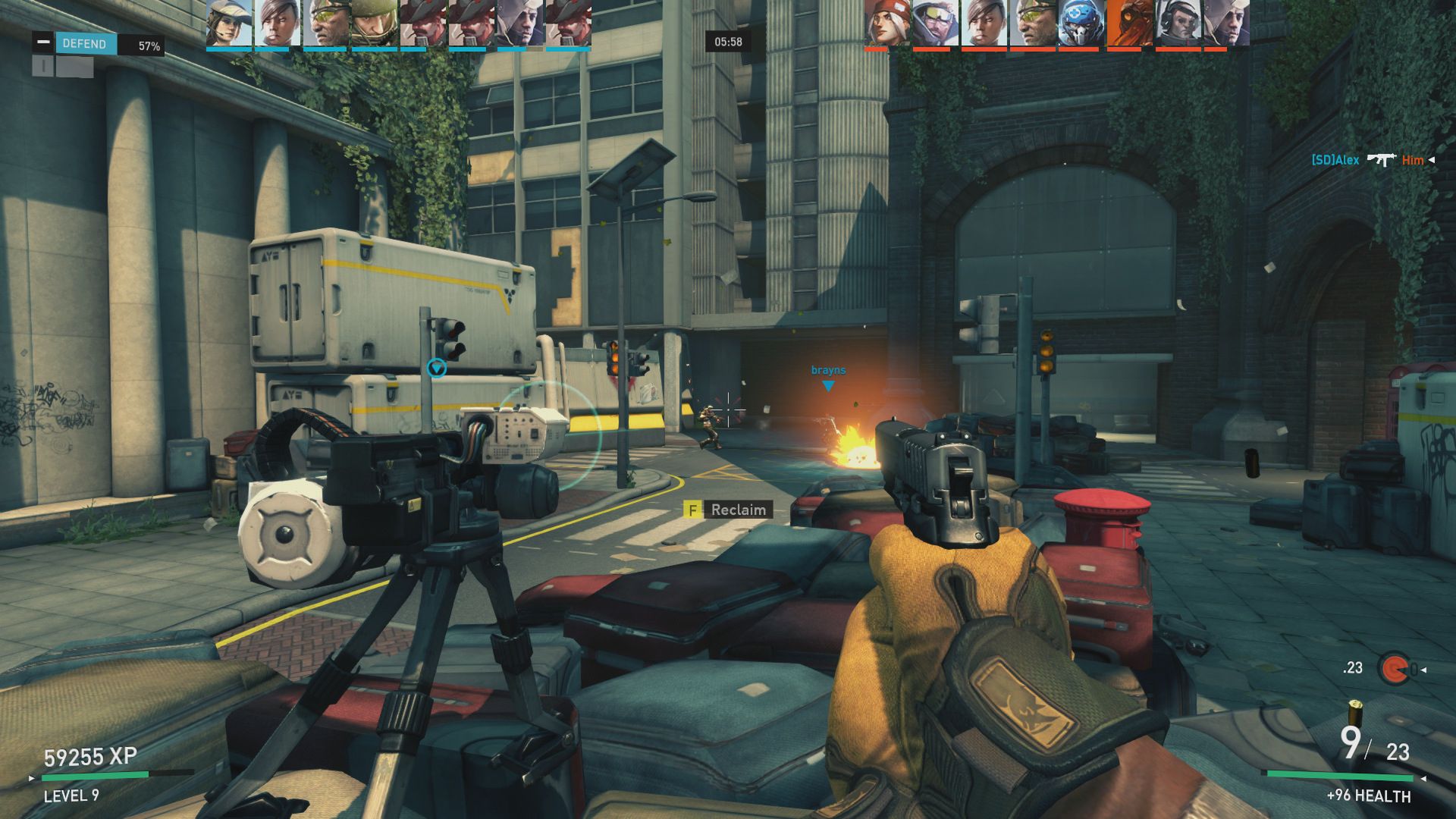Pick the orange hooded mercenary portrait
The width and height of the screenshot is (1456, 819).
pos(1129,24)
